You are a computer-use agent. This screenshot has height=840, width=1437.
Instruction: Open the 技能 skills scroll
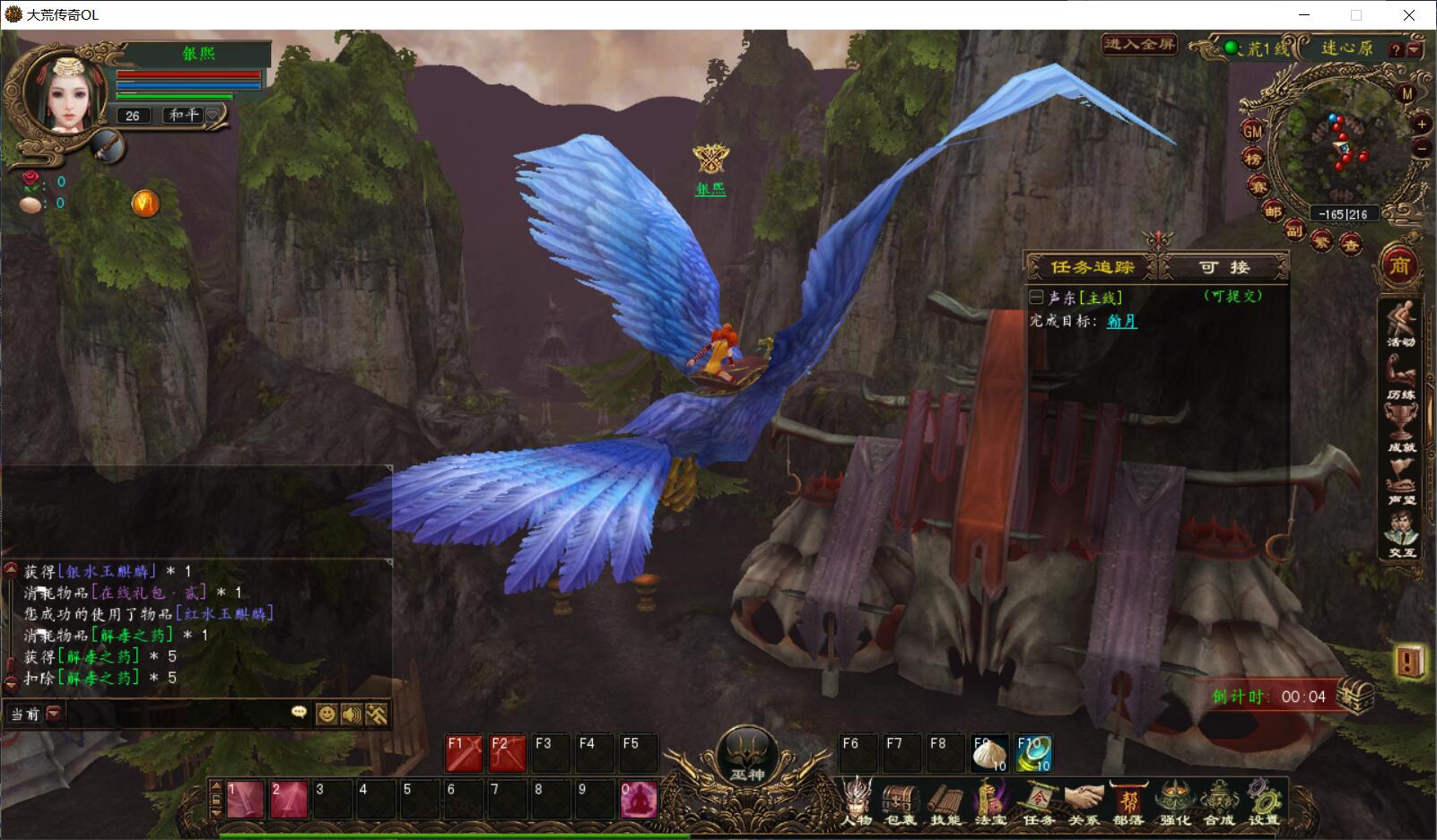click(945, 802)
